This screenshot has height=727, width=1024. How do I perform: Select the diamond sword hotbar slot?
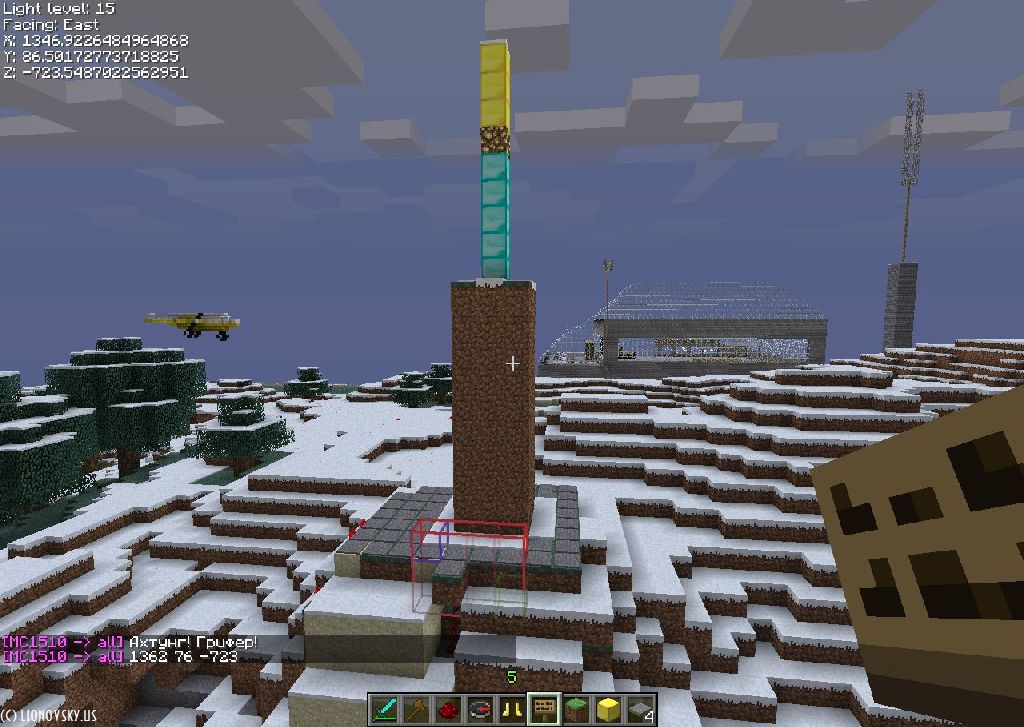(385, 709)
